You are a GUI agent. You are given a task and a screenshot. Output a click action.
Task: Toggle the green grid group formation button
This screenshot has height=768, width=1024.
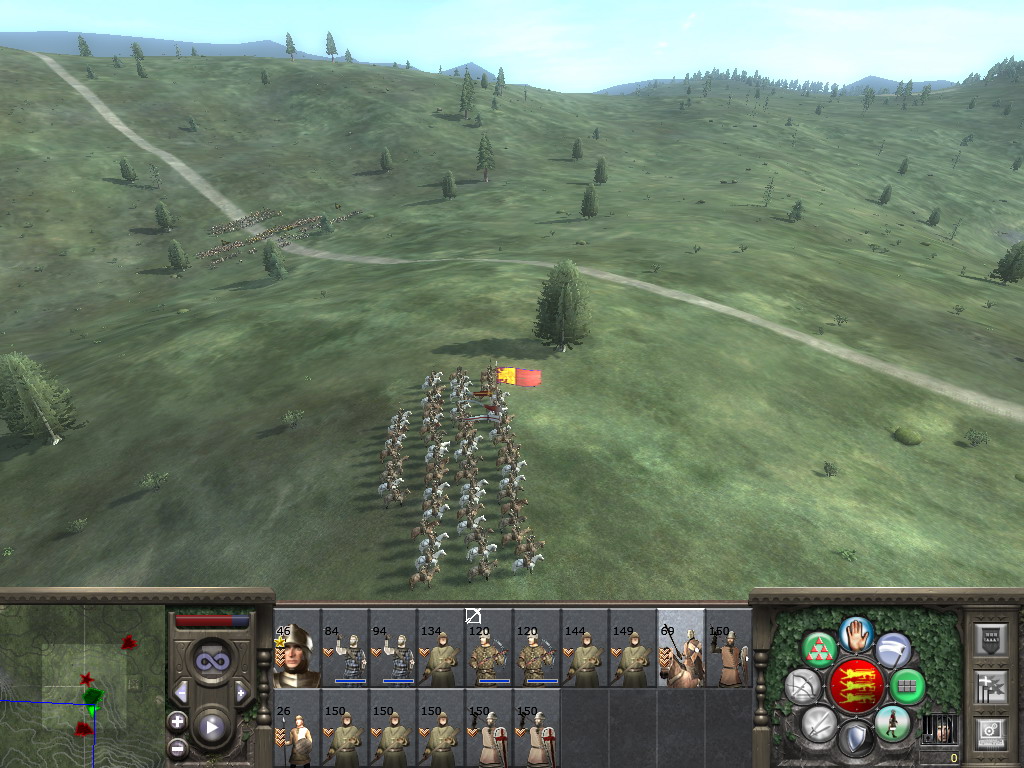point(907,687)
